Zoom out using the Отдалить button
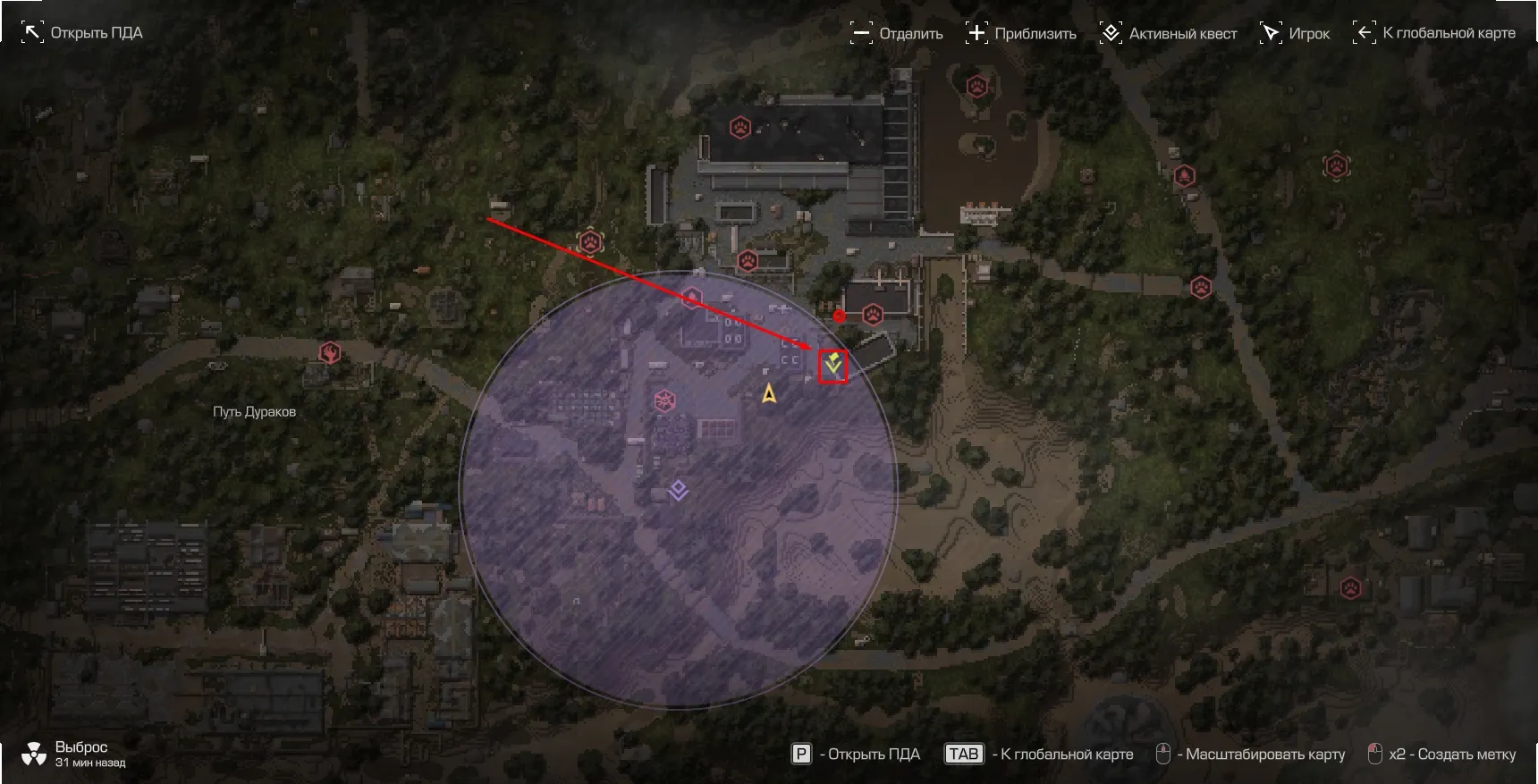Viewport: 1538px width, 784px height. 897,34
